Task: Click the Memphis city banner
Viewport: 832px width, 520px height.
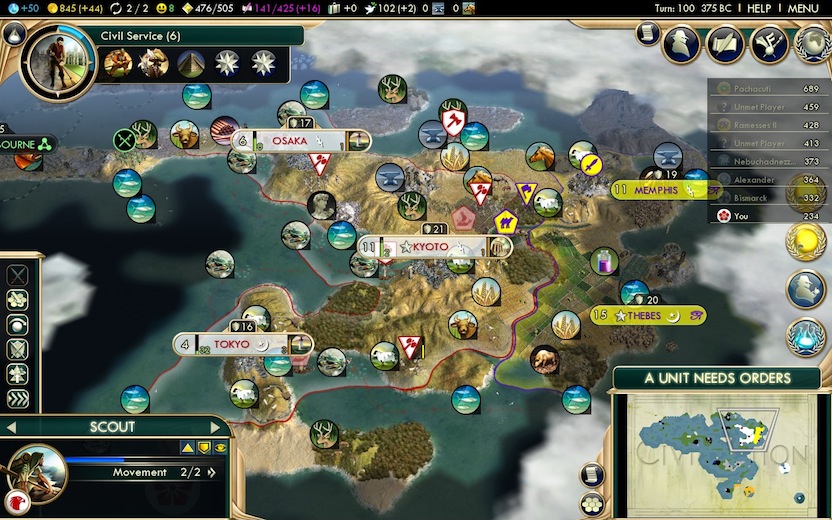Action: [x=657, y=190]
